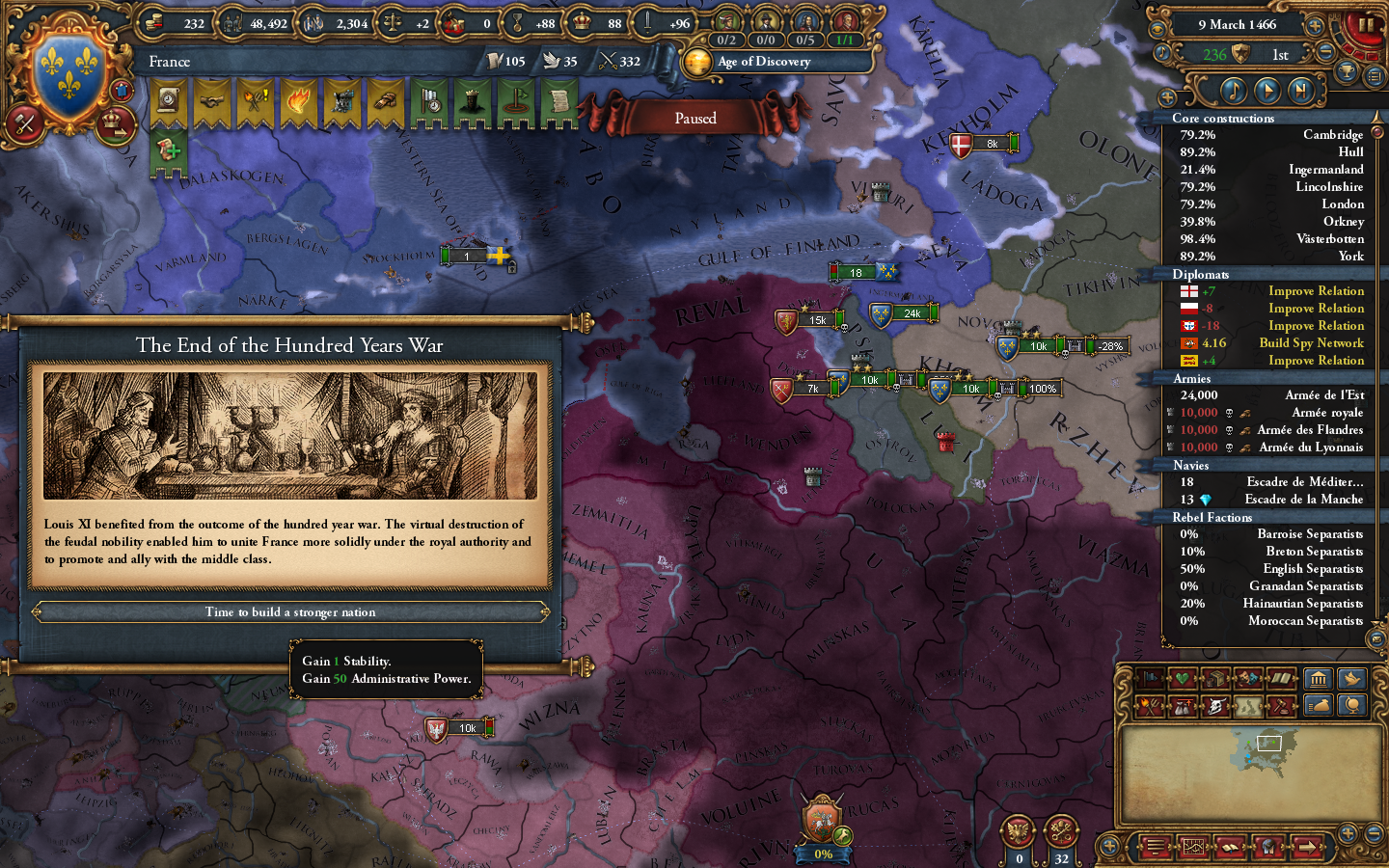Screen dimensions: 1389x868
Task: Switch to the religious mapmode heart icon
Action: (1181, 679)
